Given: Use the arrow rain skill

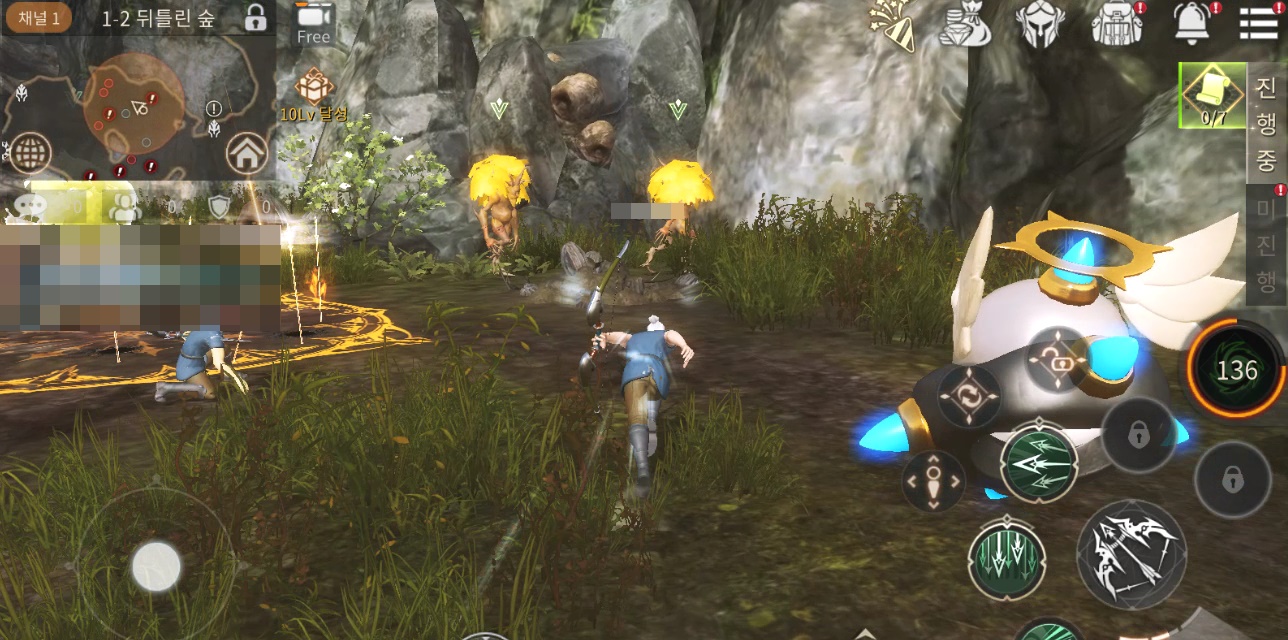Looking at the screenshot, I should point(1007,558).
